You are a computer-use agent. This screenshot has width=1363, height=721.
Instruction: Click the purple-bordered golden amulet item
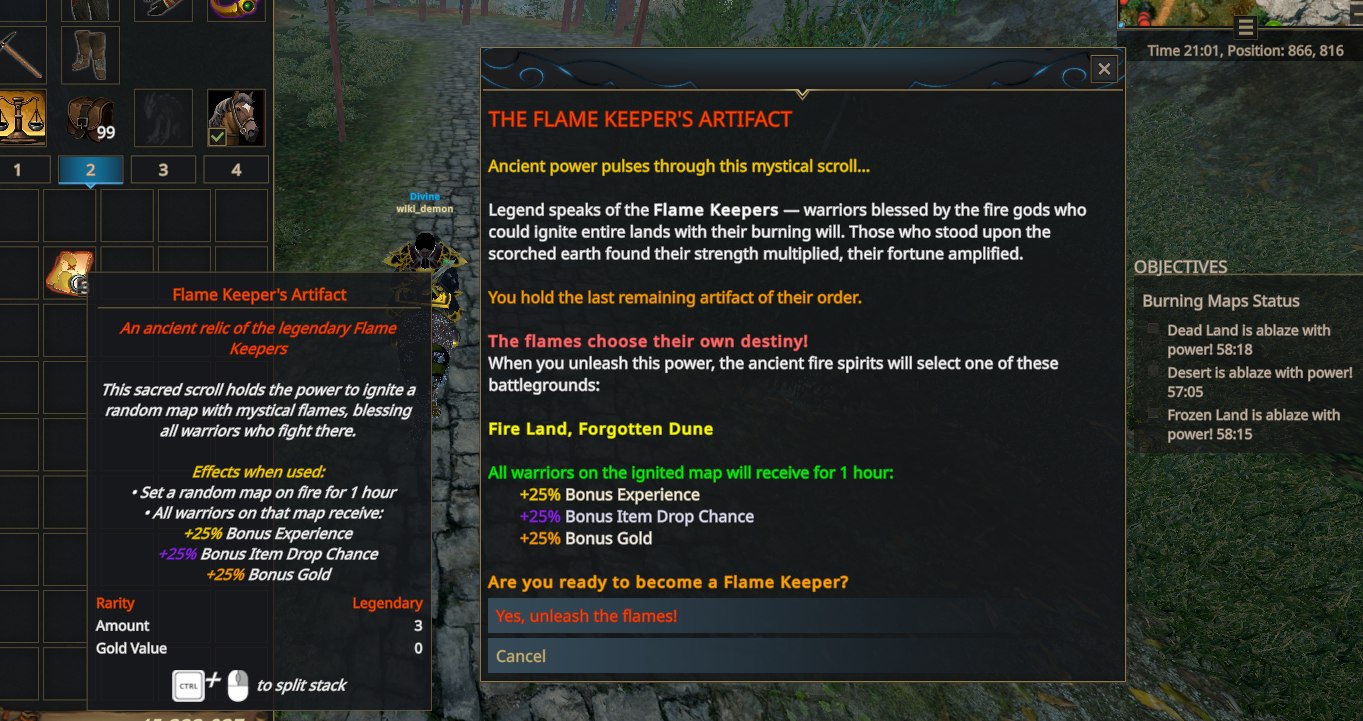[236, 8]
